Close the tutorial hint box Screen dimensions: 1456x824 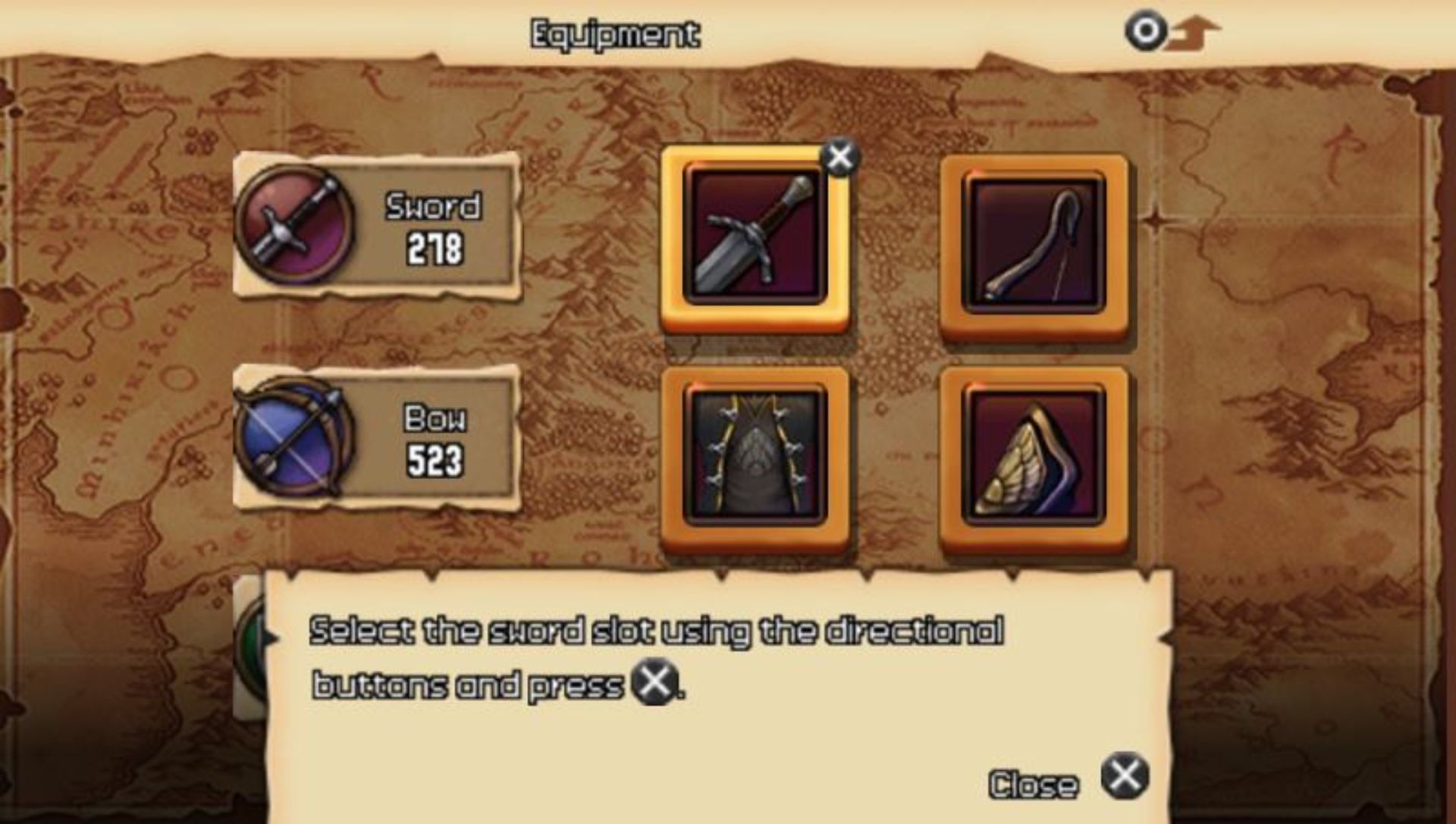click(x=1125, y=776)
